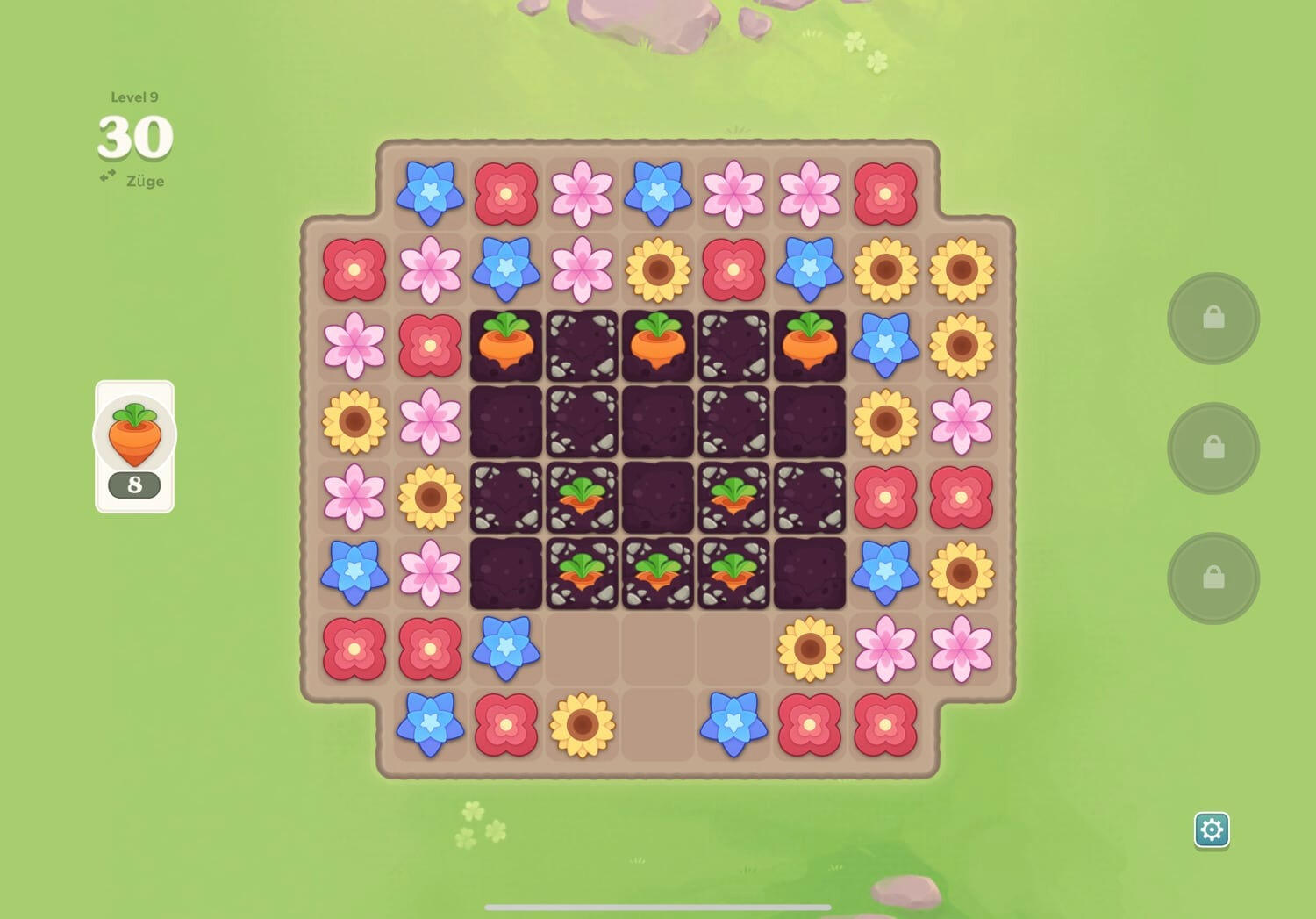This screenshot has height=919, width=1316.
Task: Tap the topmost locked booster slot
Action: [1213, 318]
